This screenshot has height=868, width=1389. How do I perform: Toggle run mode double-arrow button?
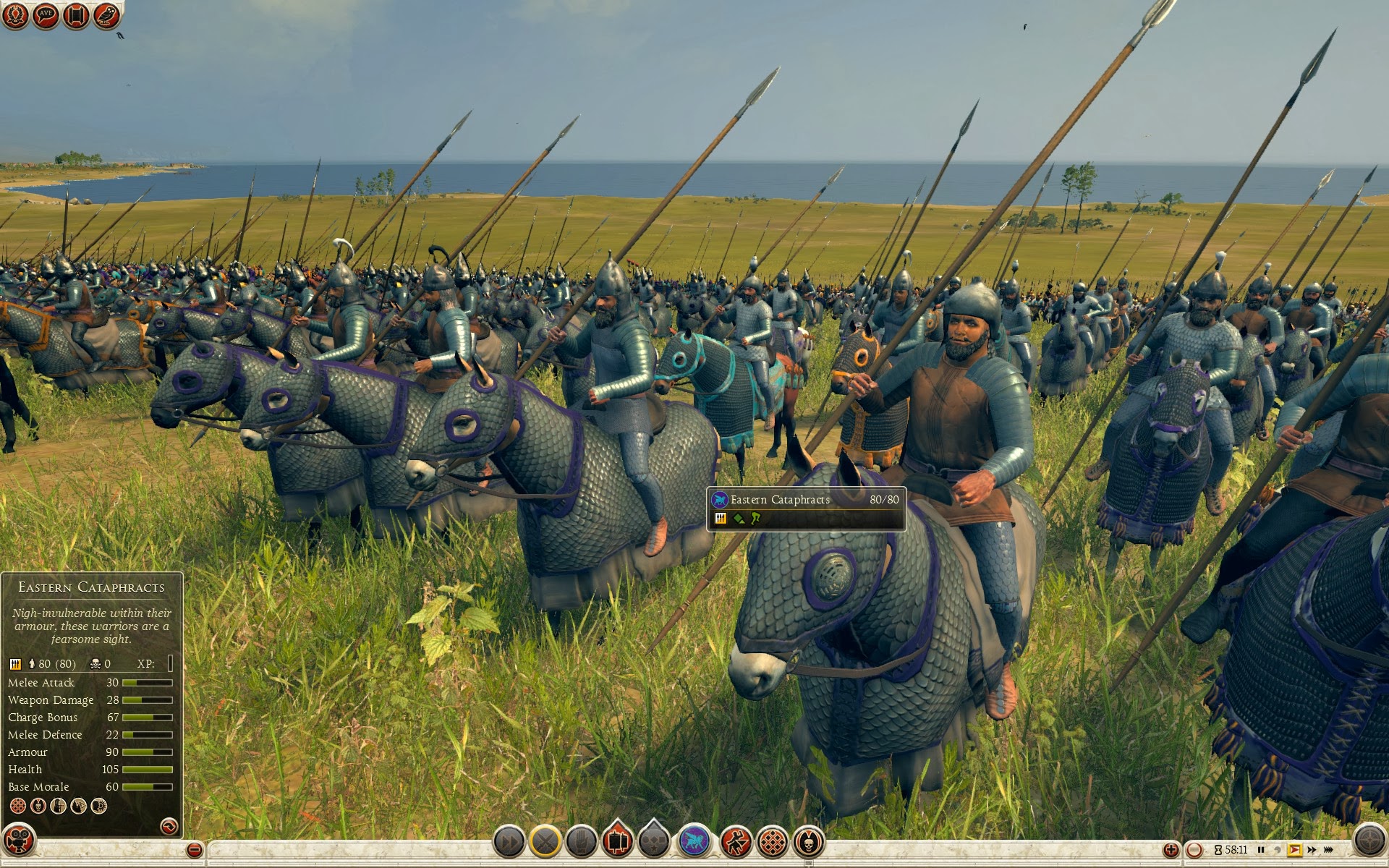(x=509, y=842)
